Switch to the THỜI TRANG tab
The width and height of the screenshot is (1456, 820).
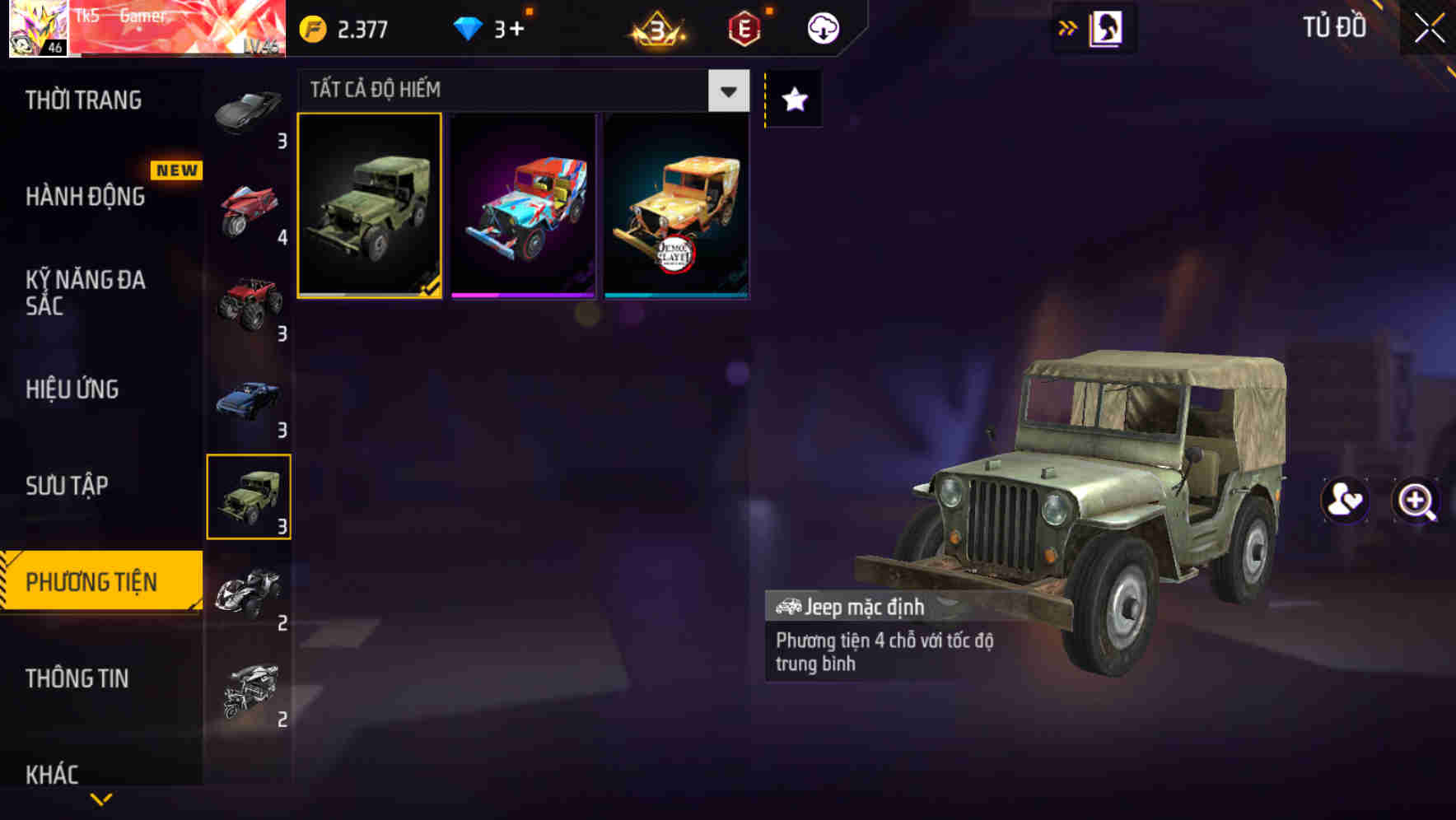pos(82,100)
